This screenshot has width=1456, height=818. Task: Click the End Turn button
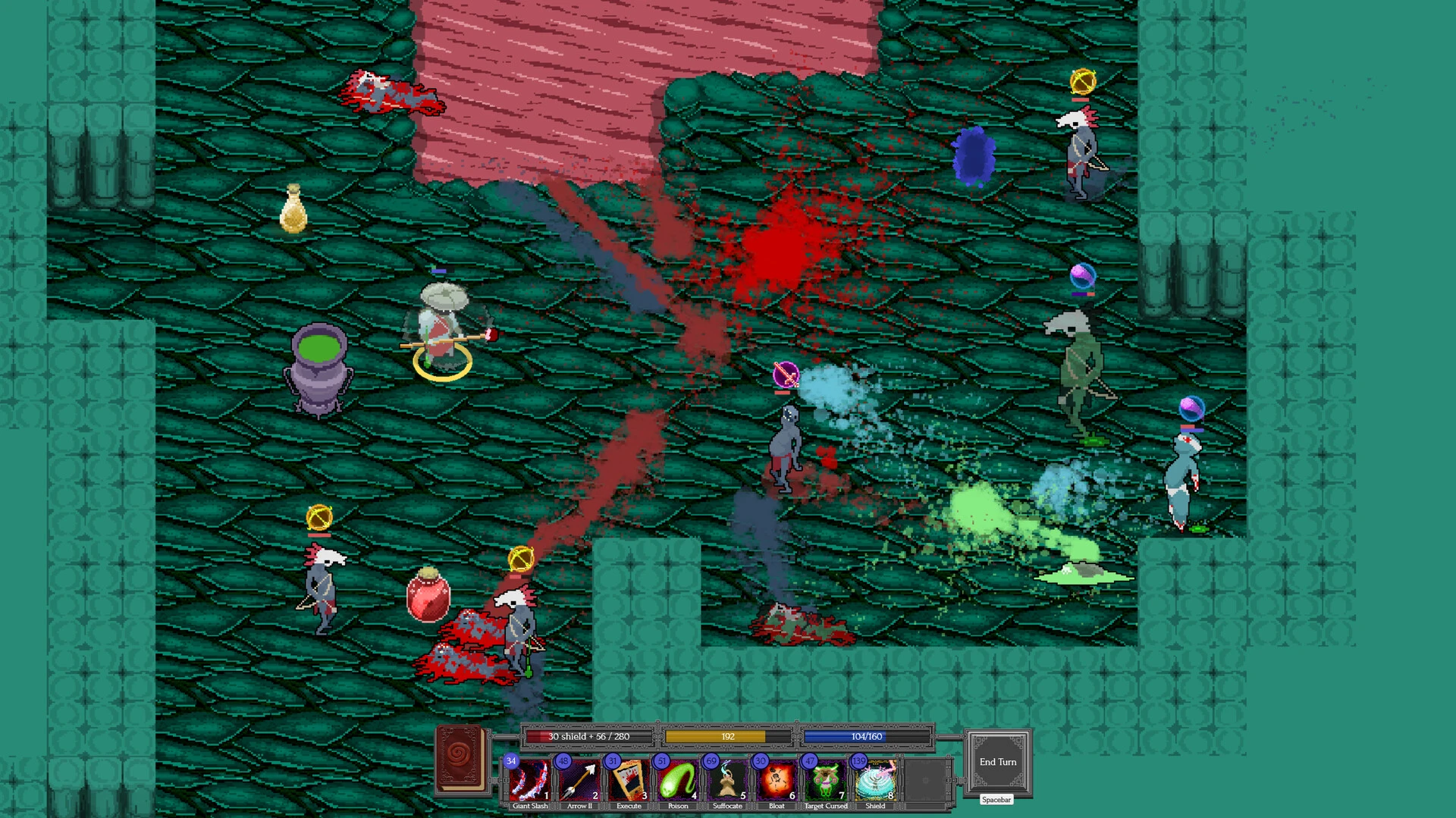997,762
